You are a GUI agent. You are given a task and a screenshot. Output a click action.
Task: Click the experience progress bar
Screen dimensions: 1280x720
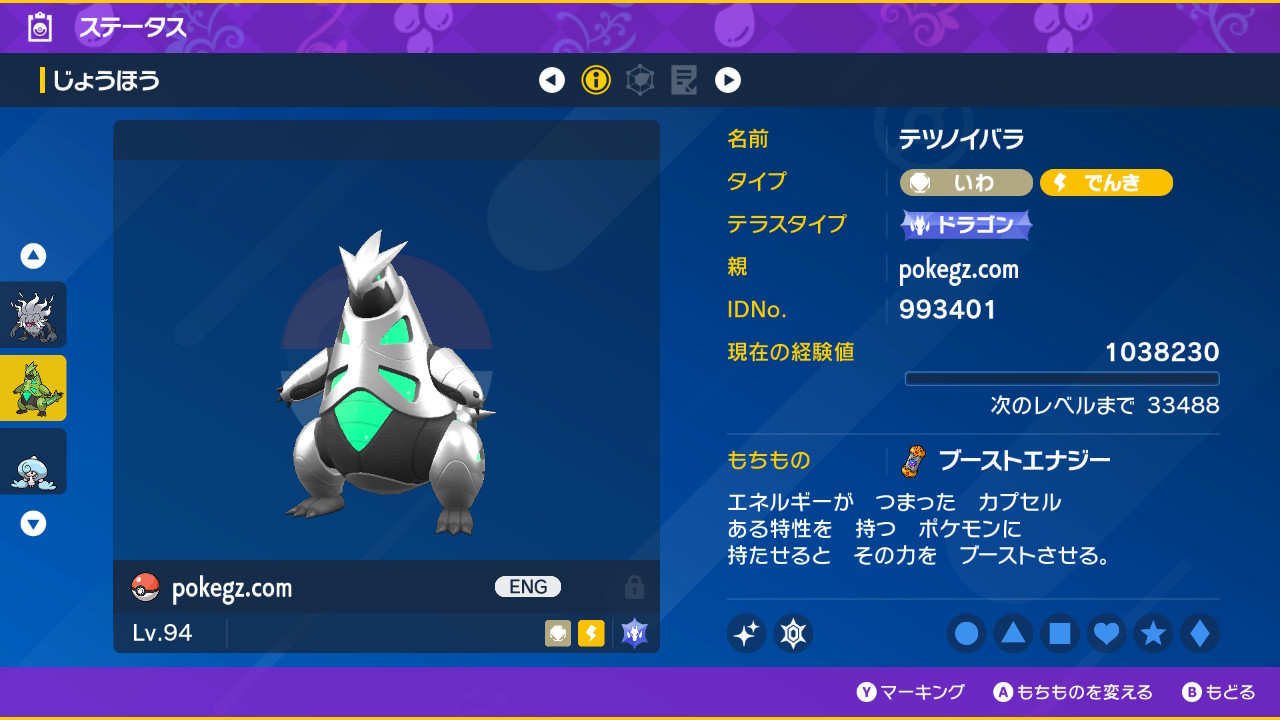[1062, 378]
